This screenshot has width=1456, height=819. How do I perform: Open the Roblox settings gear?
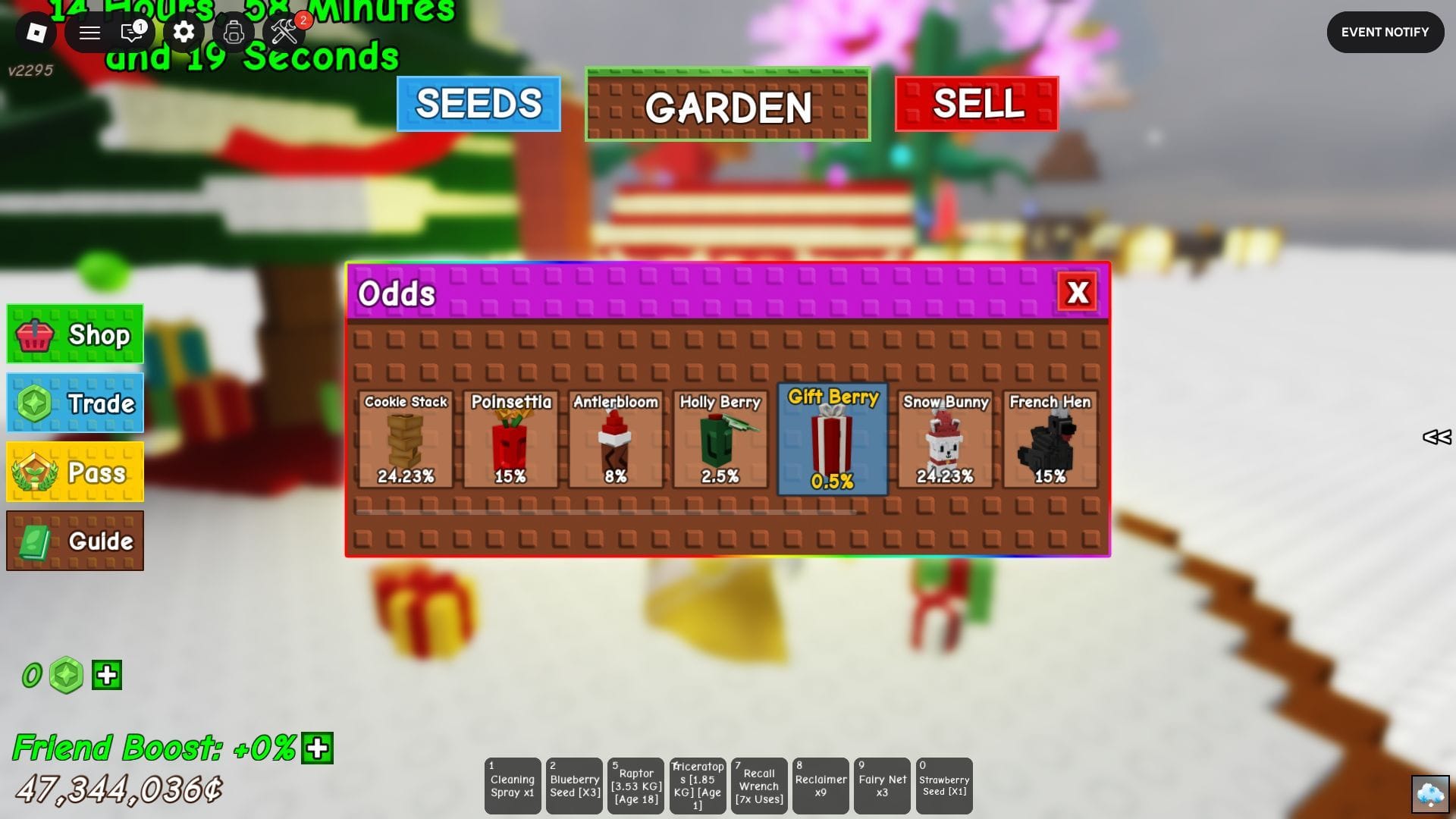182,33
